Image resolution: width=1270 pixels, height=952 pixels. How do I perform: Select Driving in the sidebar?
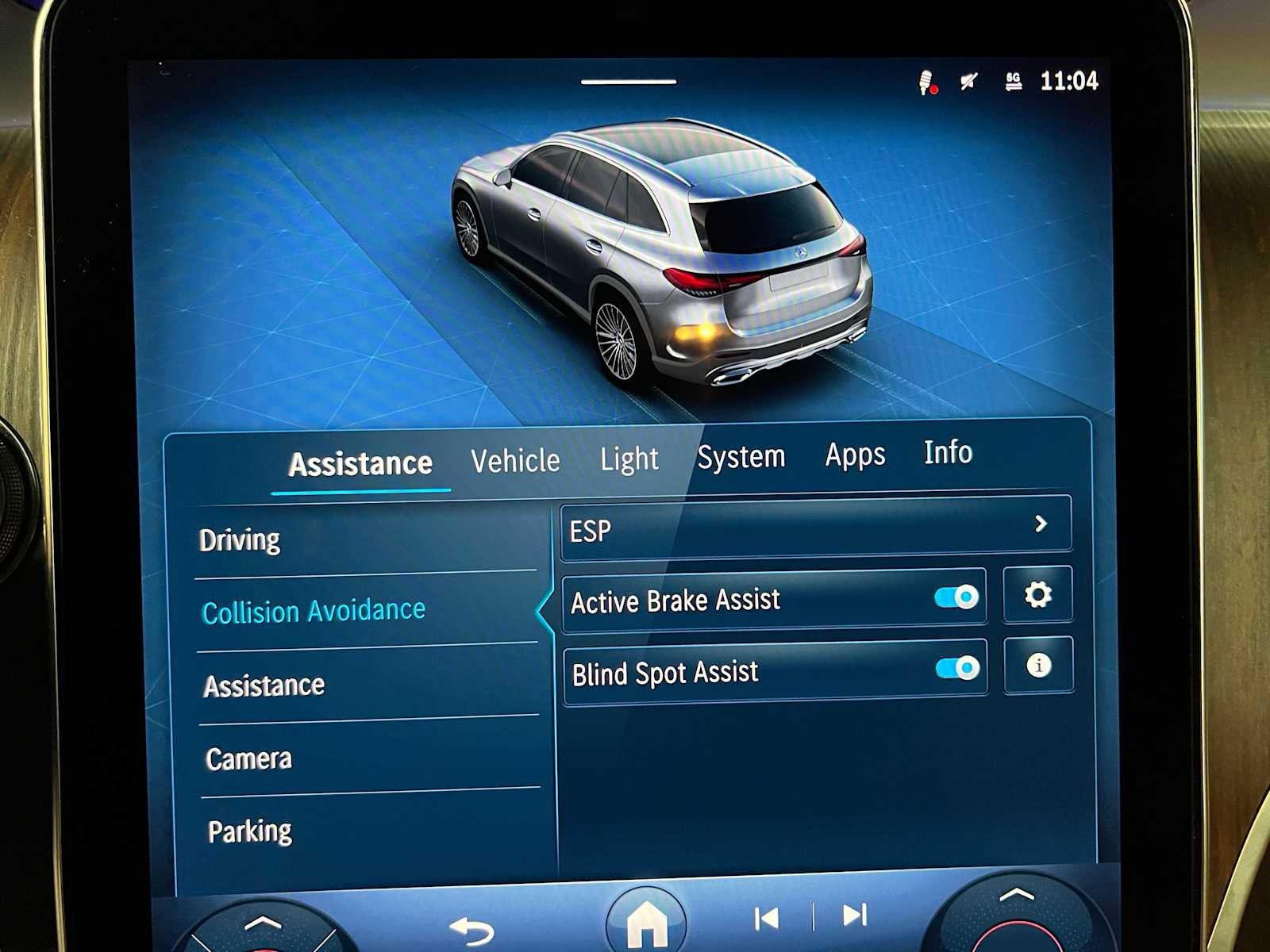[242, 539]
